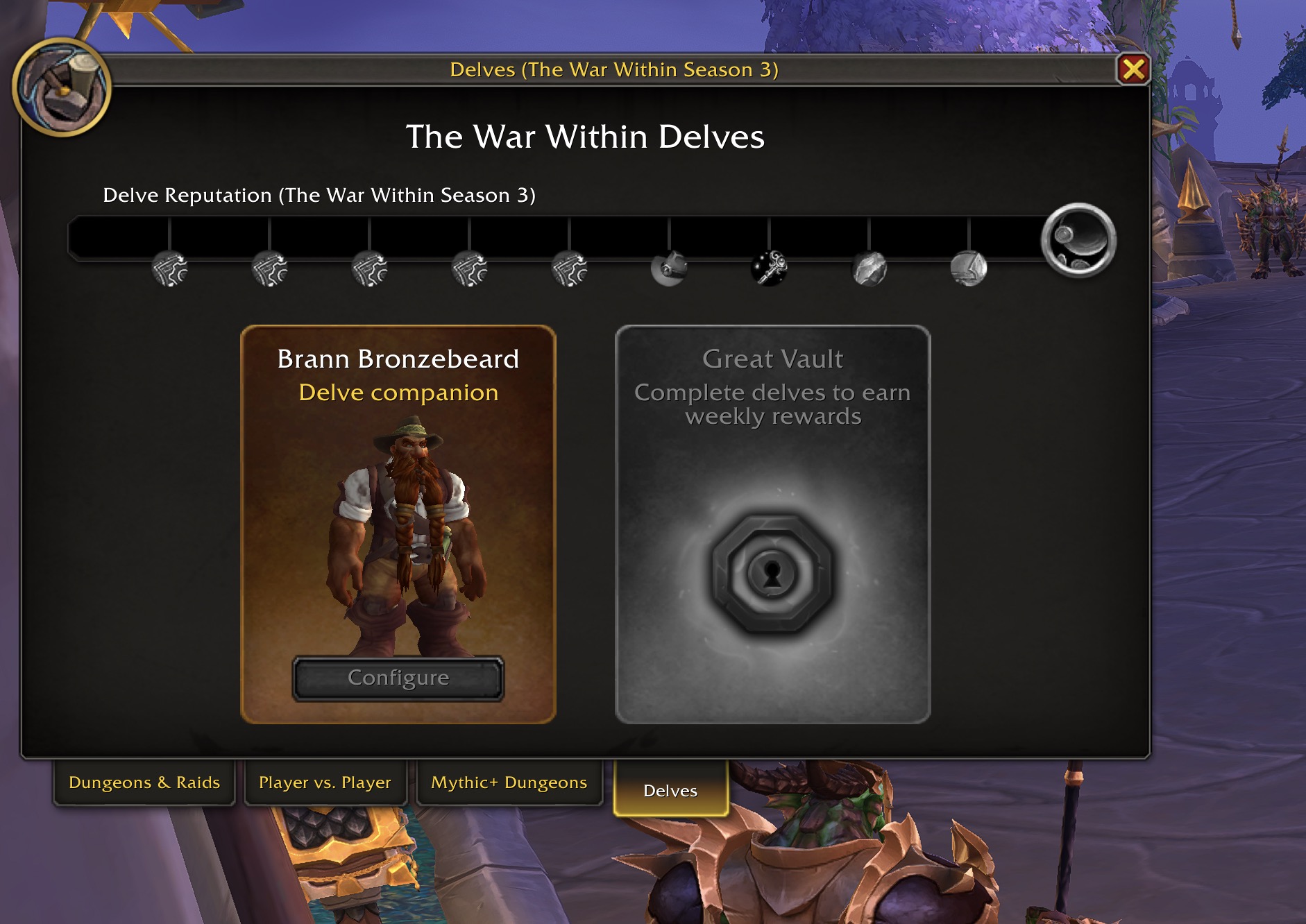The image size is (1306, 924).
Task: Switch to the Dungeons & Raids tab
Action: [x=144, y=782]
